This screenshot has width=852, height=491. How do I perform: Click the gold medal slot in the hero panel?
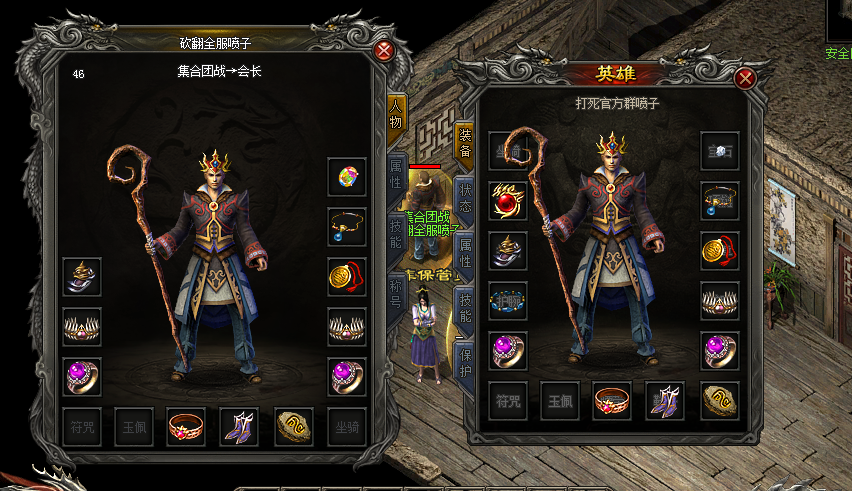720,251
